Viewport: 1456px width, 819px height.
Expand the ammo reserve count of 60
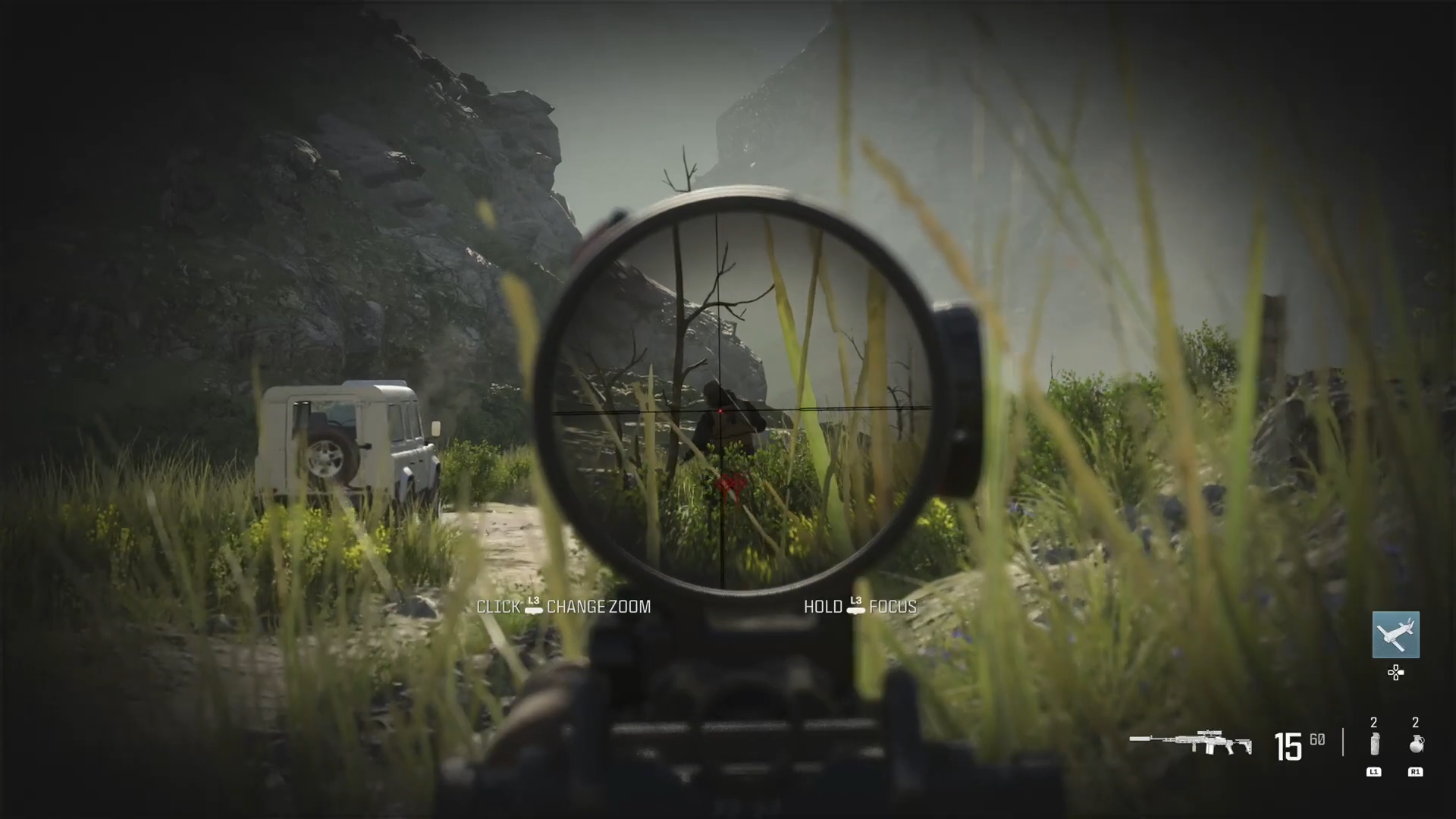pos(1316,739)
